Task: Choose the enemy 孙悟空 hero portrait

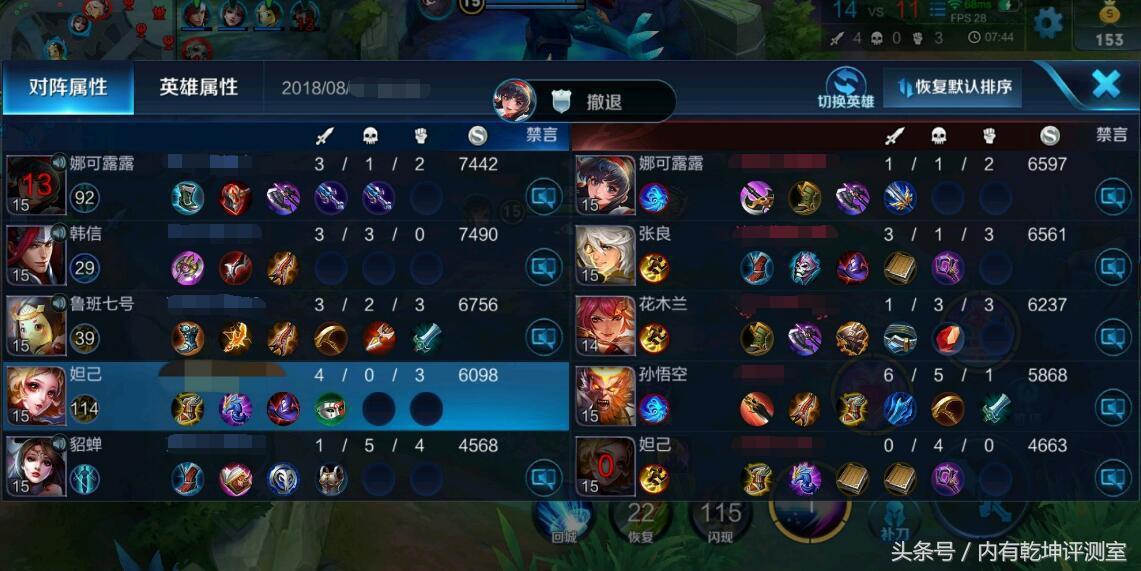Action: 606,396
